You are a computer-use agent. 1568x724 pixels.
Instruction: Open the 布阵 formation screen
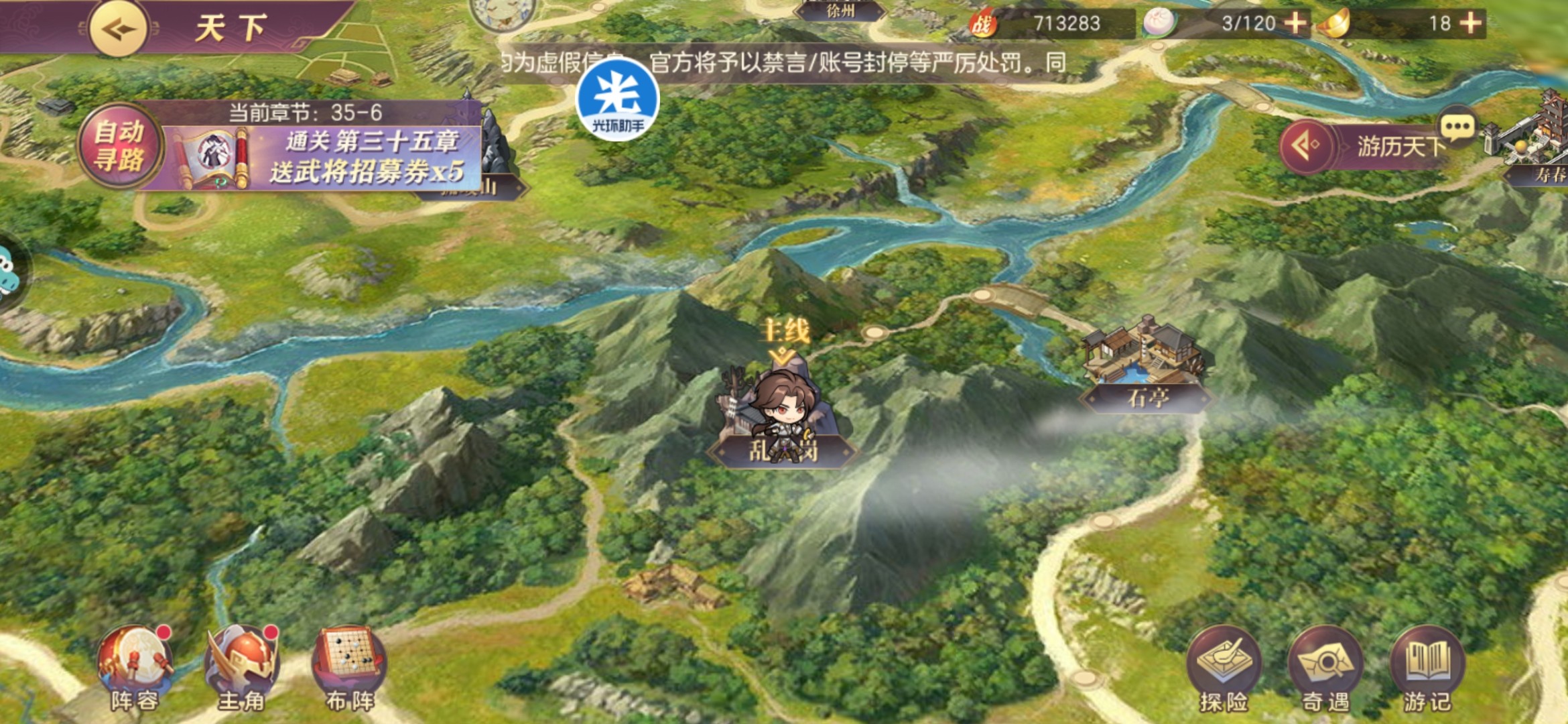(349, 667)
